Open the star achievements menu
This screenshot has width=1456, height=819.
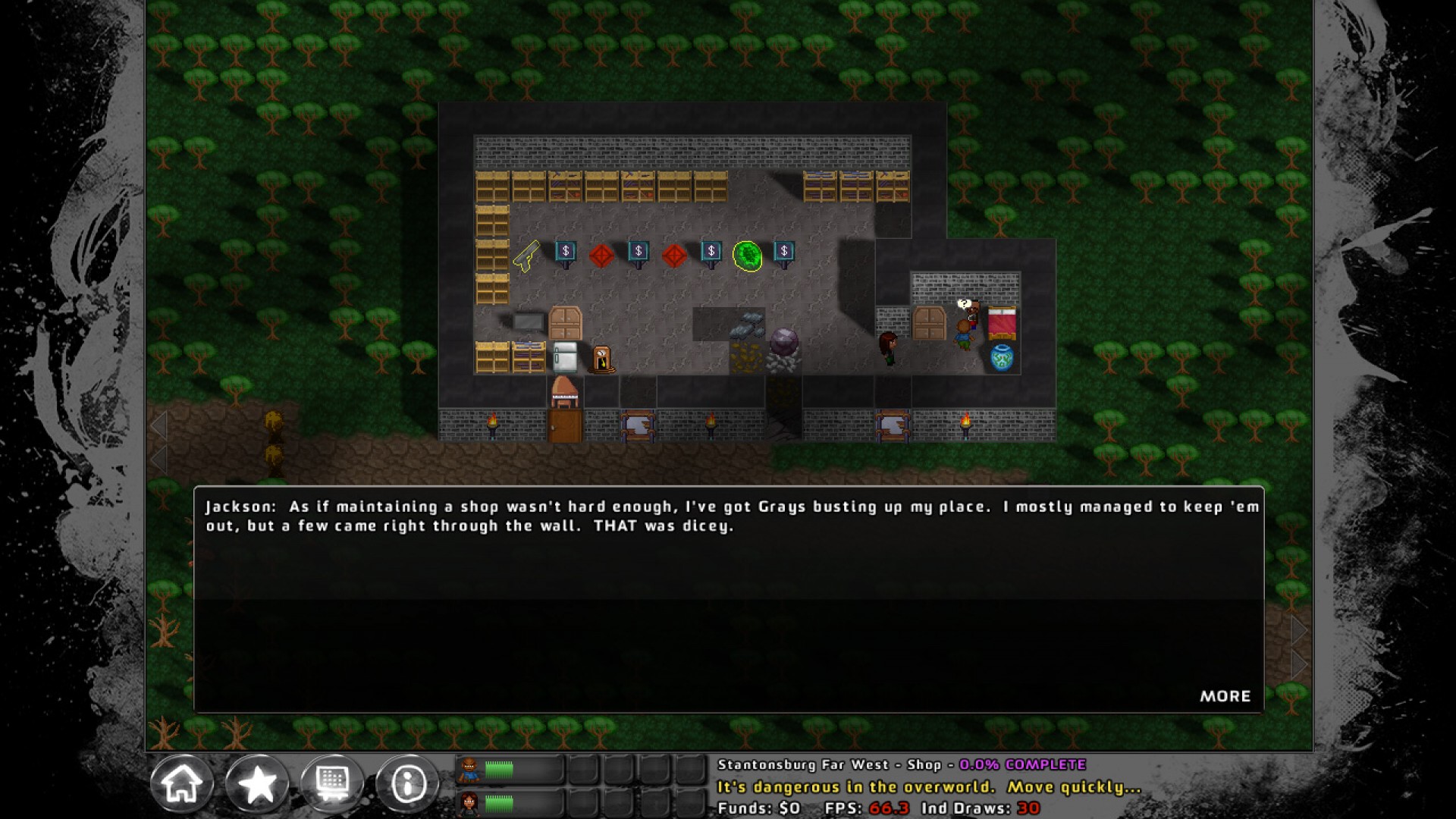point(258,783)
